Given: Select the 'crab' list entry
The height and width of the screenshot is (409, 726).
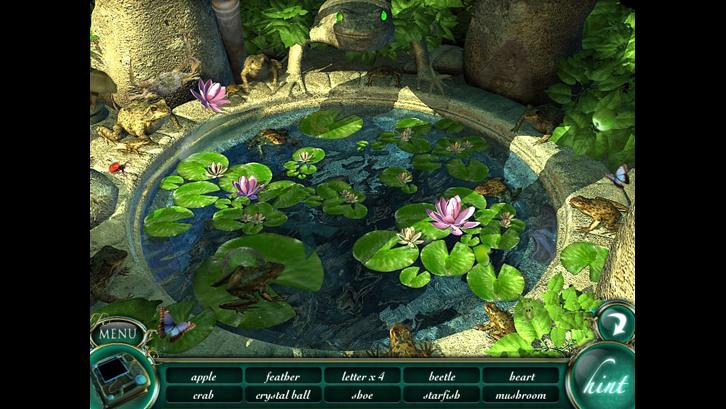Looking at the screenshot, I should coord(203,395).
